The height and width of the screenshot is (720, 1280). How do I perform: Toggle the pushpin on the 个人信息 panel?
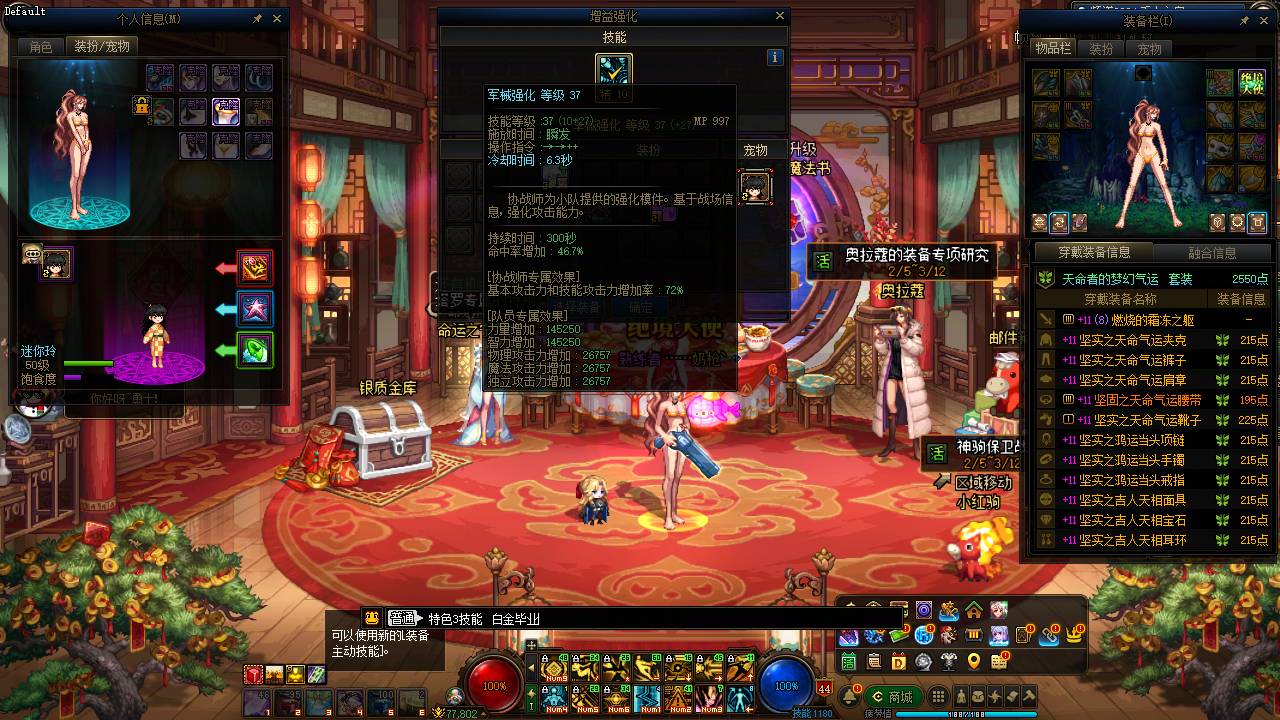click(257, 18)
